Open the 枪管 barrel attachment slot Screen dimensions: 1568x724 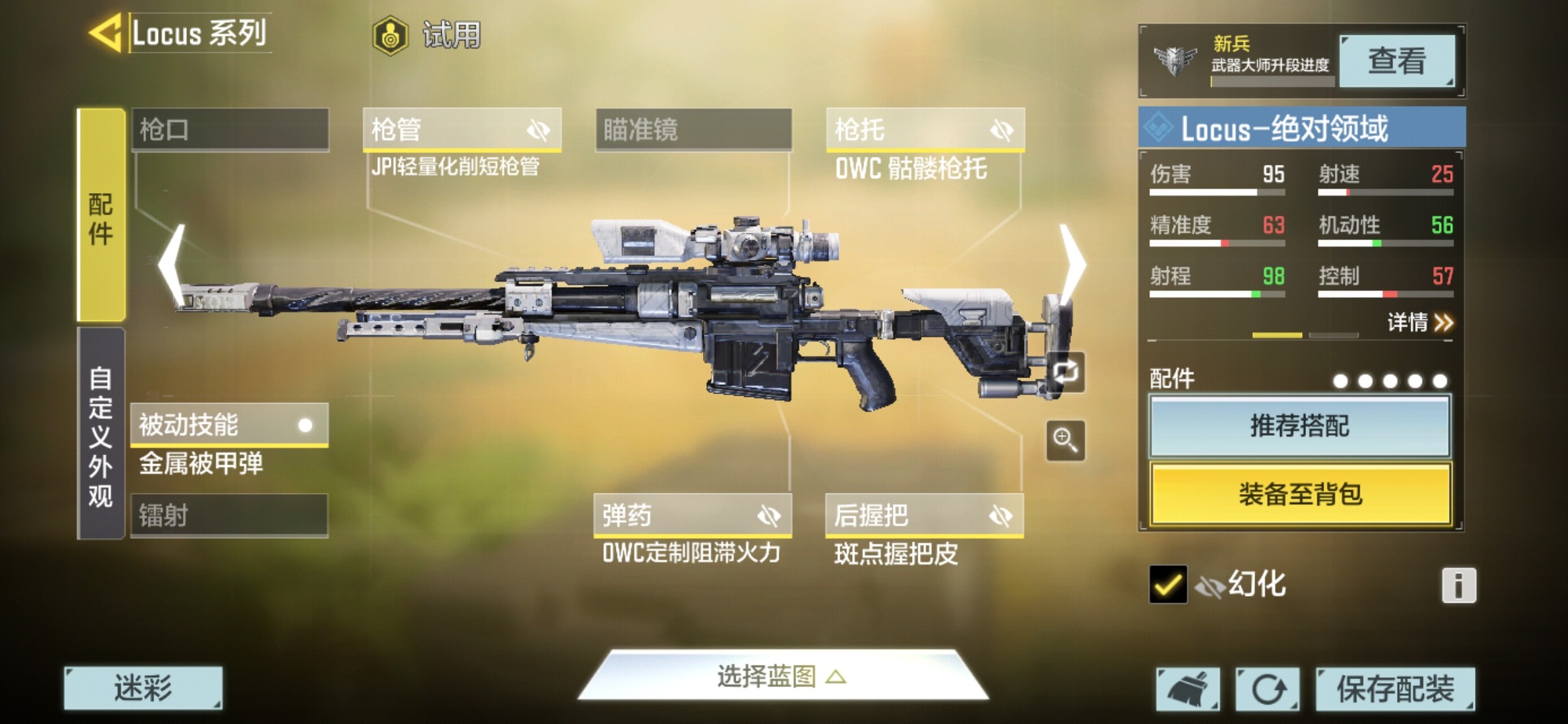click(x=462, y=129)
